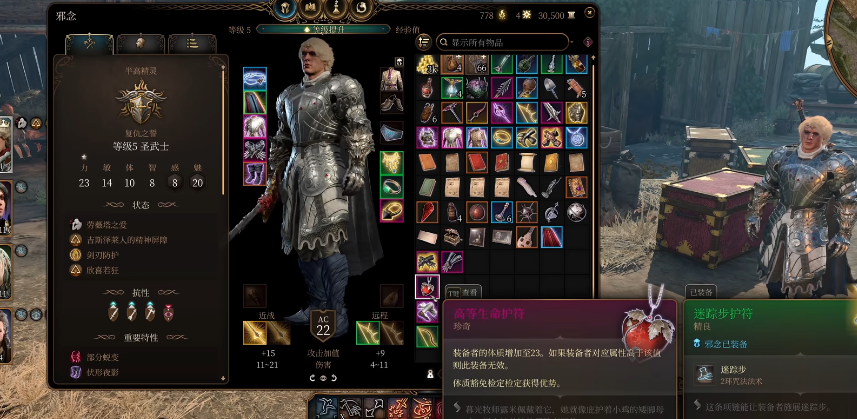Select the 高等生命护符 heart amulet slot
This screenshot has height=419, width=857.
pyautogui.click(x=427, y=287)
